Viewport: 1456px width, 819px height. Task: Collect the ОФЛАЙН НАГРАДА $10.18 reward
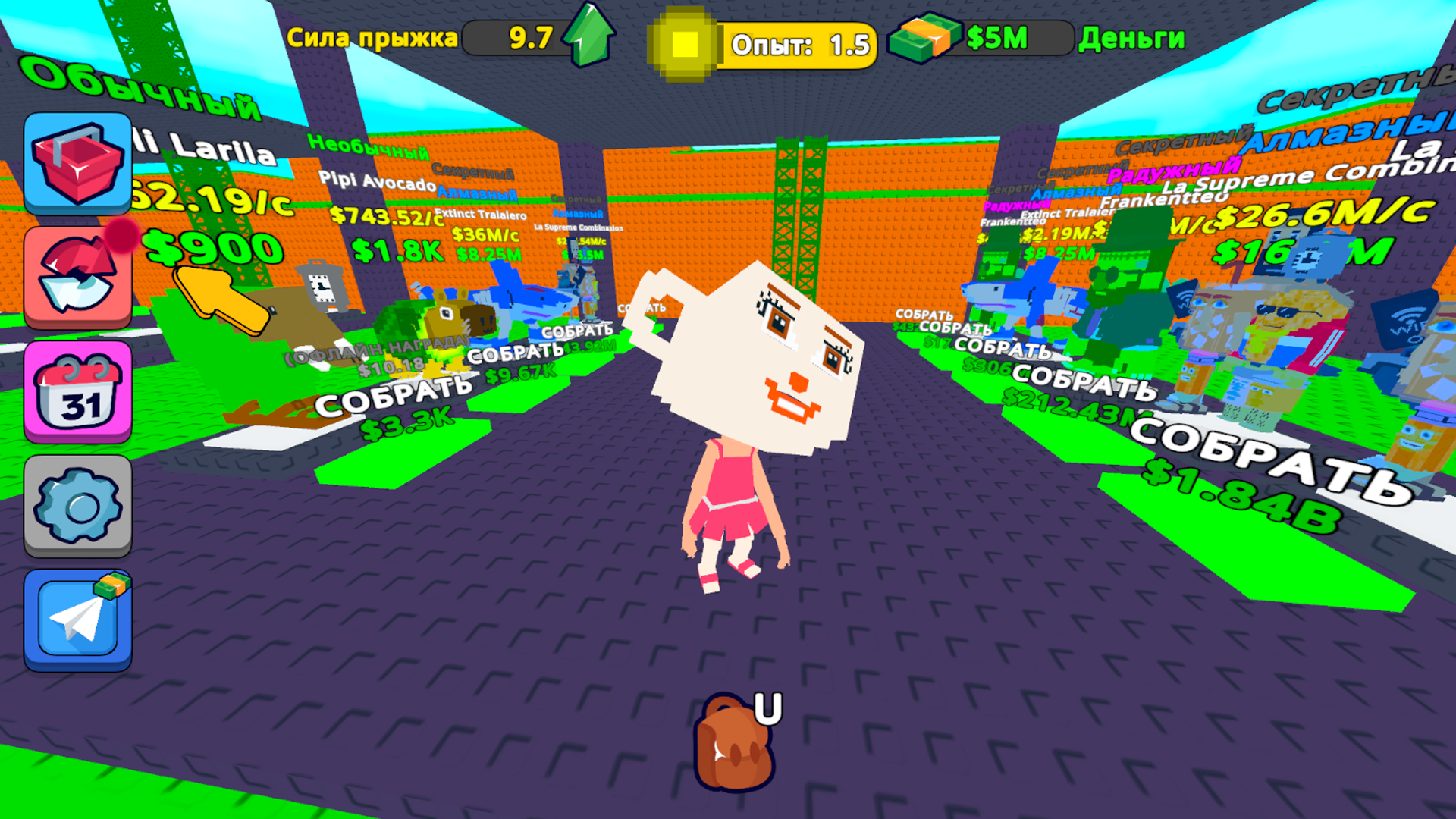click(x=374, y=358)
